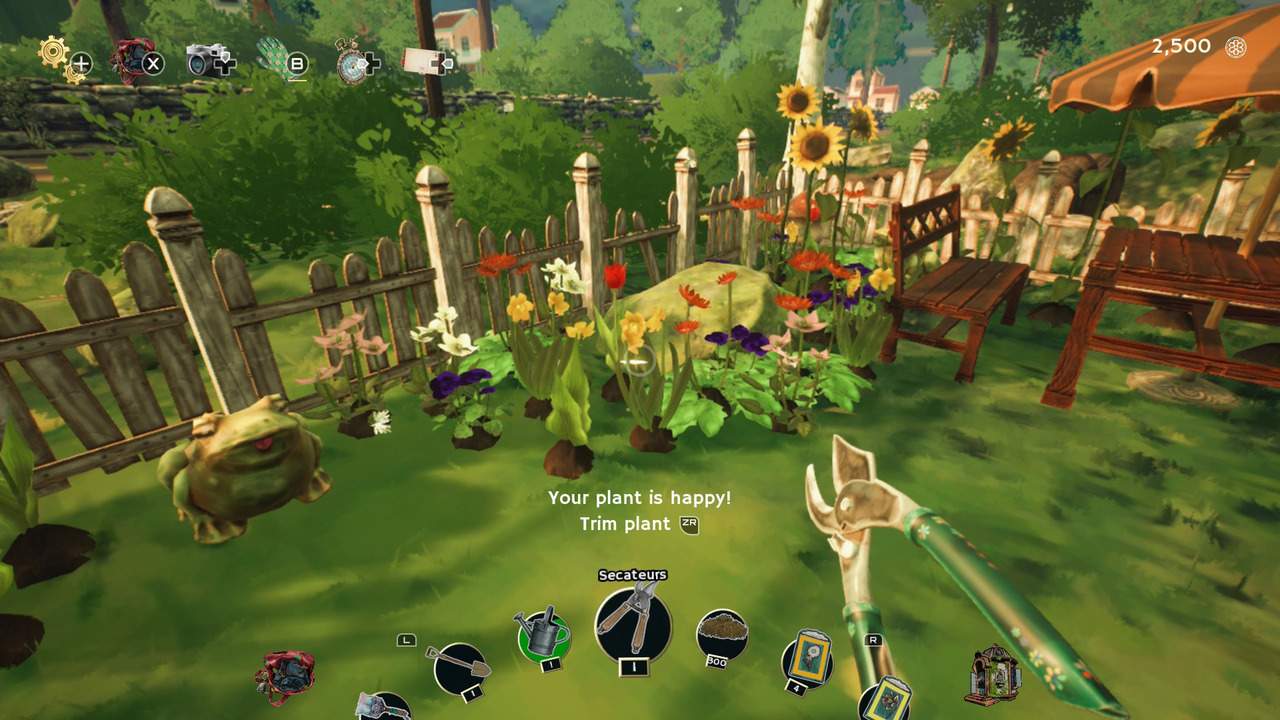Click the Secateurs name label above the wheel
This screenshot has height=720, width=1280.
coord(635,574)
